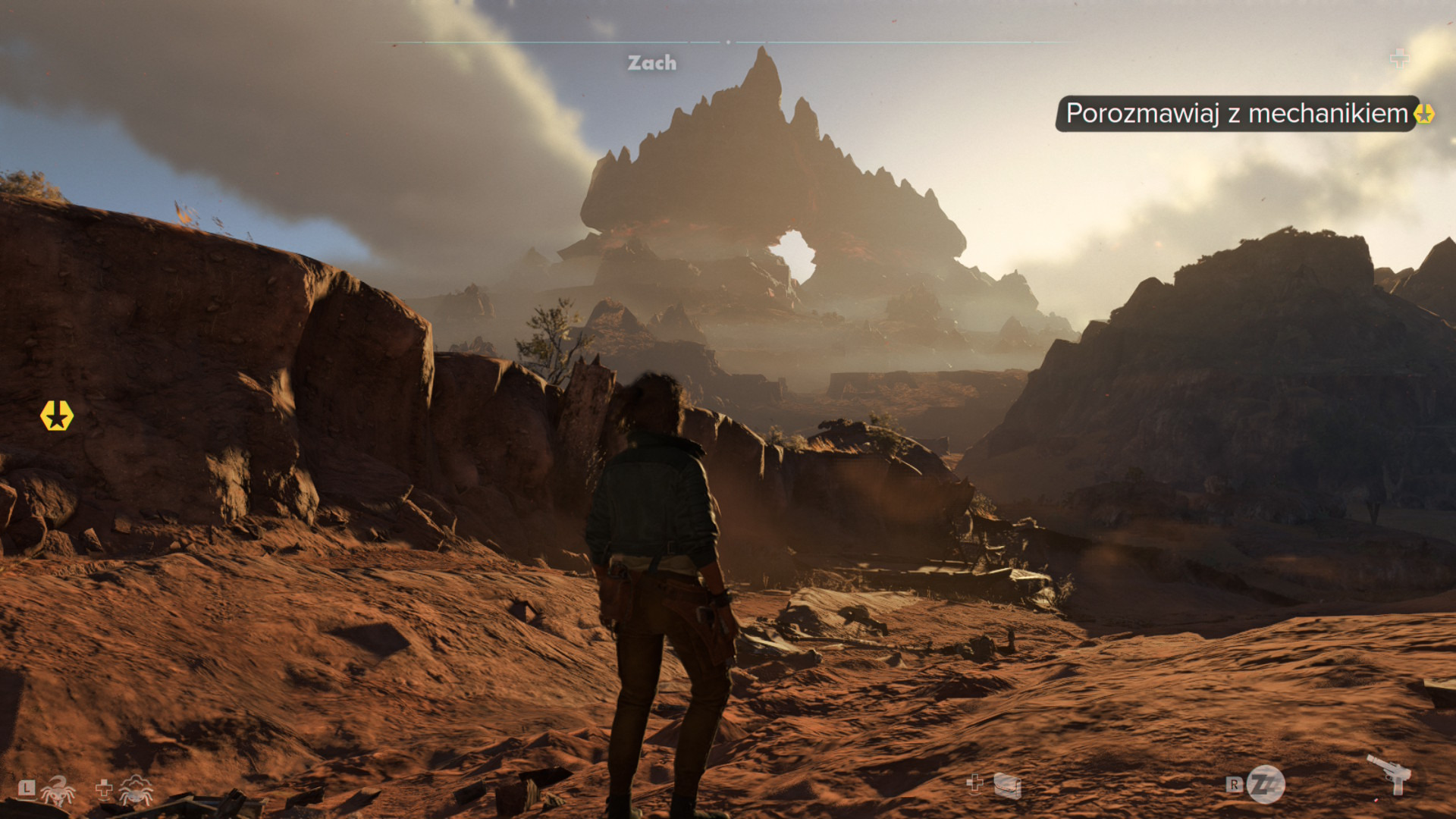Click the "Zach" compass direction label

[651, 63]
